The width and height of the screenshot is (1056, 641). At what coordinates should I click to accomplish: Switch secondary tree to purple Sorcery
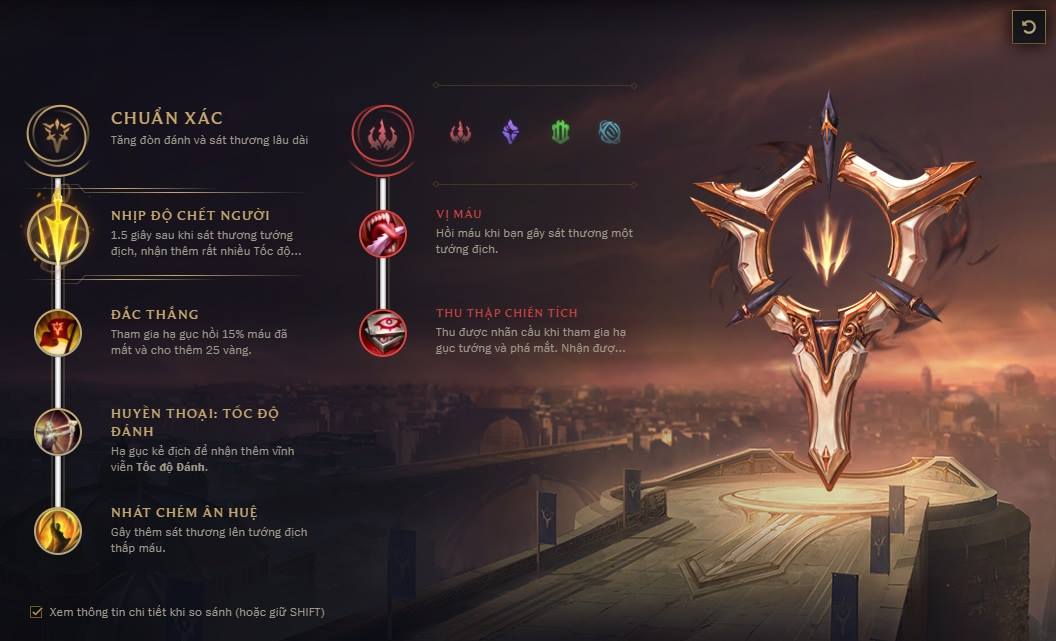[510, 132]
